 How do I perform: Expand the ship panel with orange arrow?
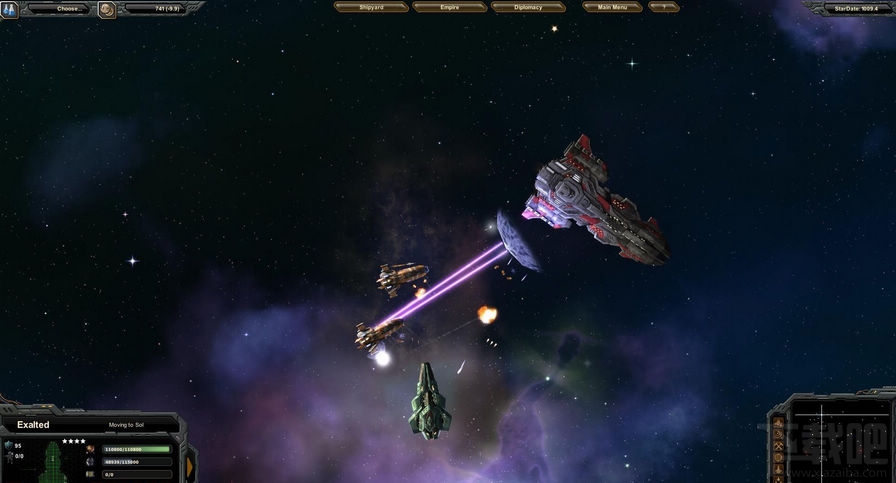pos(190,463)
